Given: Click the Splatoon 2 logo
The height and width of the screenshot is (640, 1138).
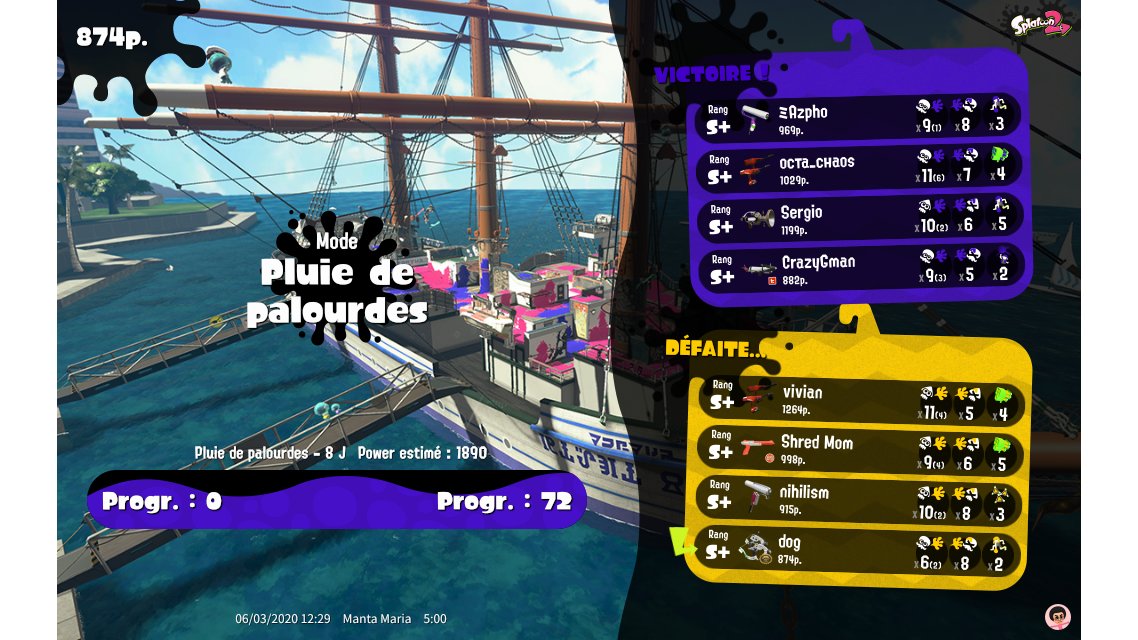Looking at the screenshot, I should pyautogui.click(x=1040, y=24).
